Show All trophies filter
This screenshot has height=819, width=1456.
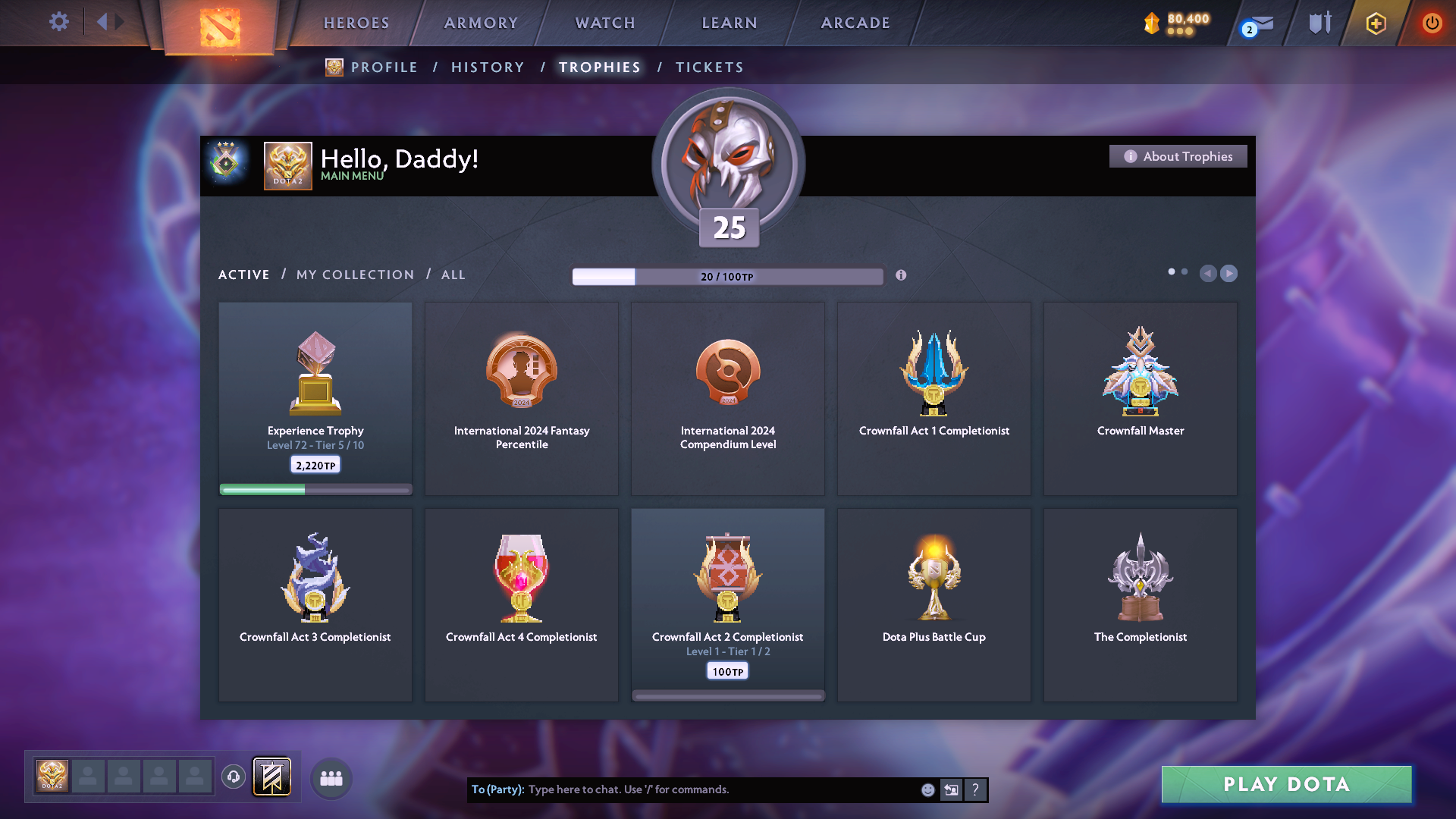[x=453, y=275]
